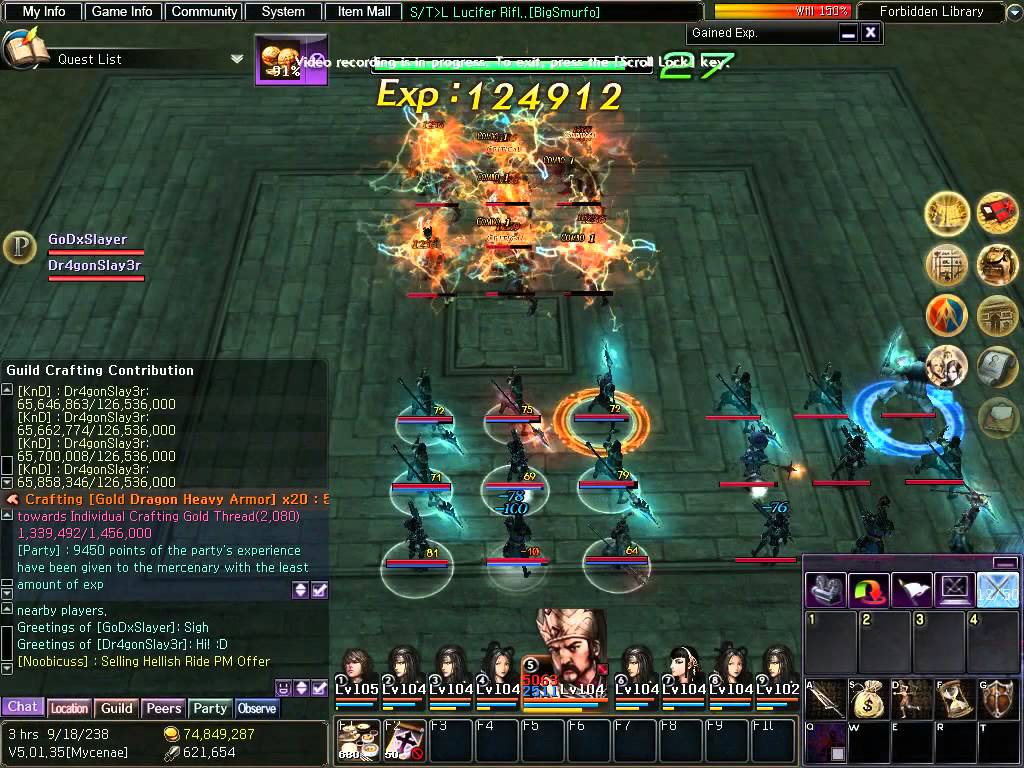Switch to the Guild chat tab

(x=117, y=708)
